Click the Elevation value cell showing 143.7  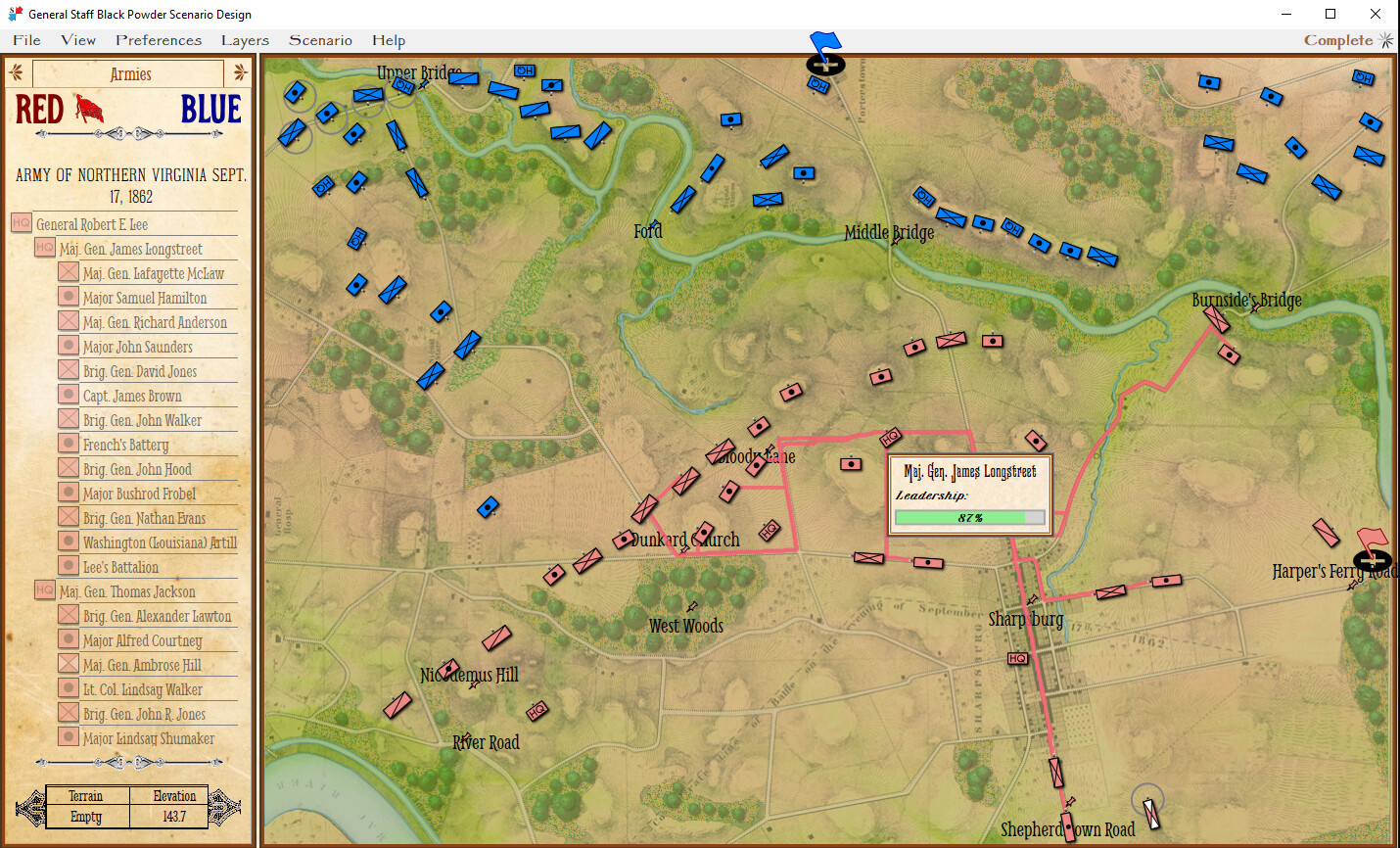click(172, 816)
